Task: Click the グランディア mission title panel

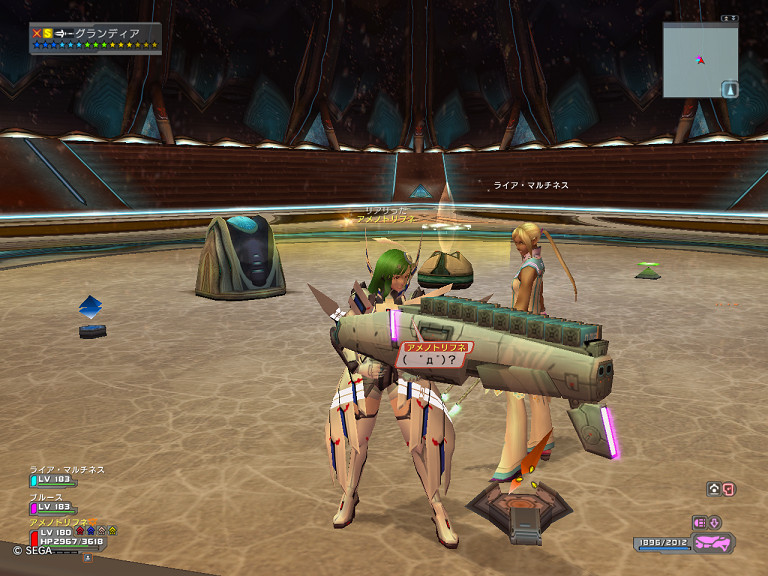Action: 95,38
